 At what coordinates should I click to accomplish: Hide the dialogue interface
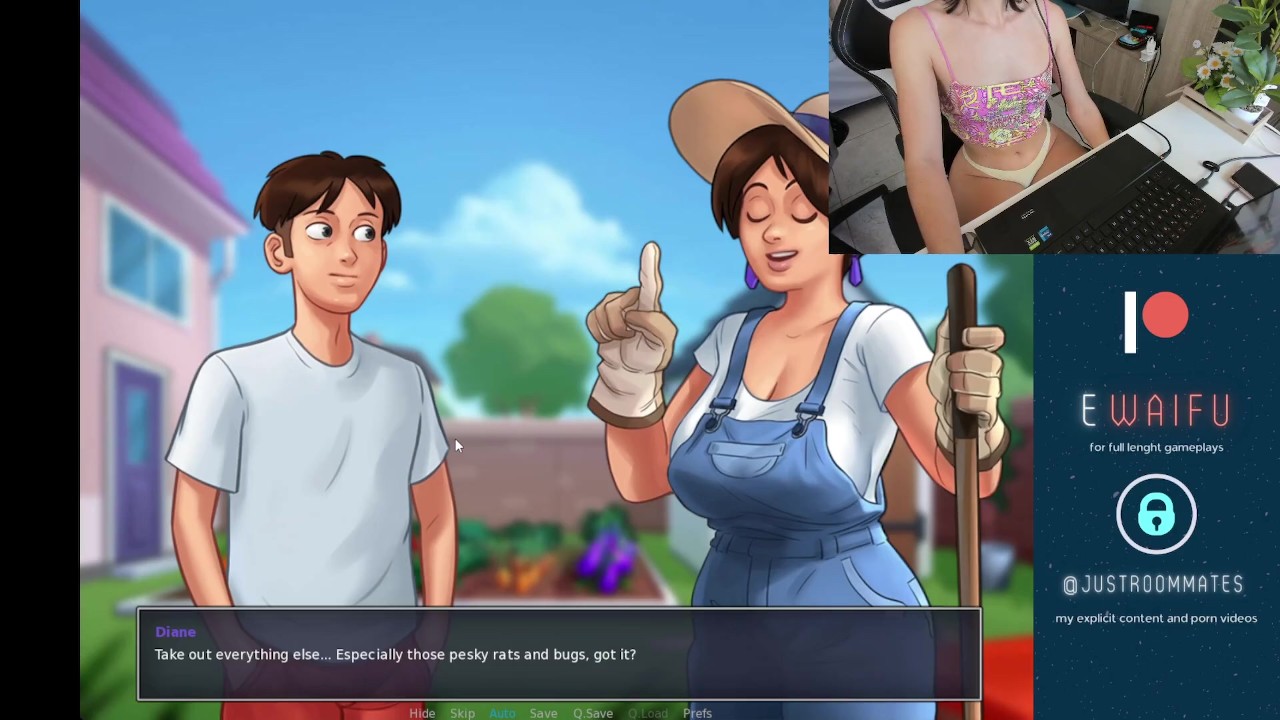point(422,713)
